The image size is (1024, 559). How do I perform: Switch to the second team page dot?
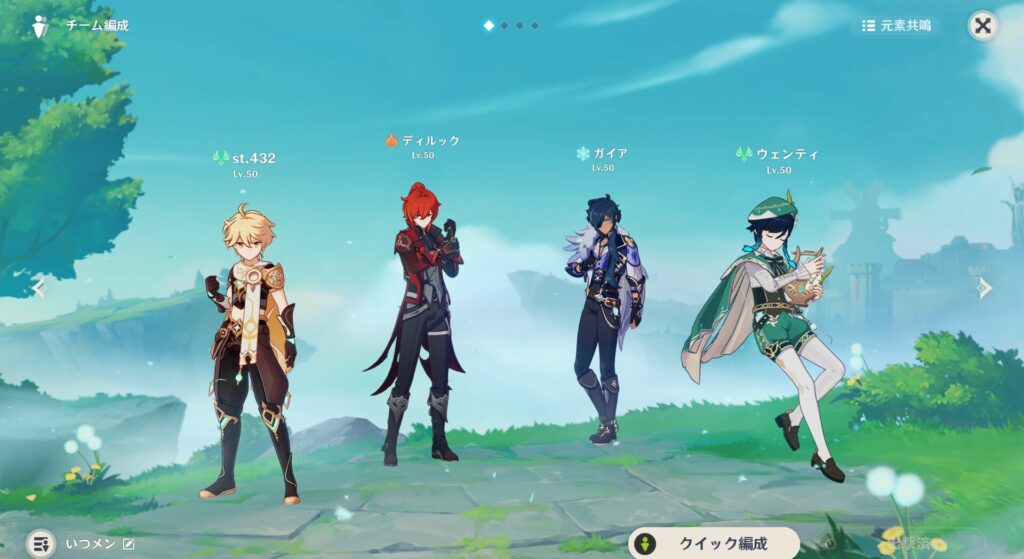click(504, 25)
